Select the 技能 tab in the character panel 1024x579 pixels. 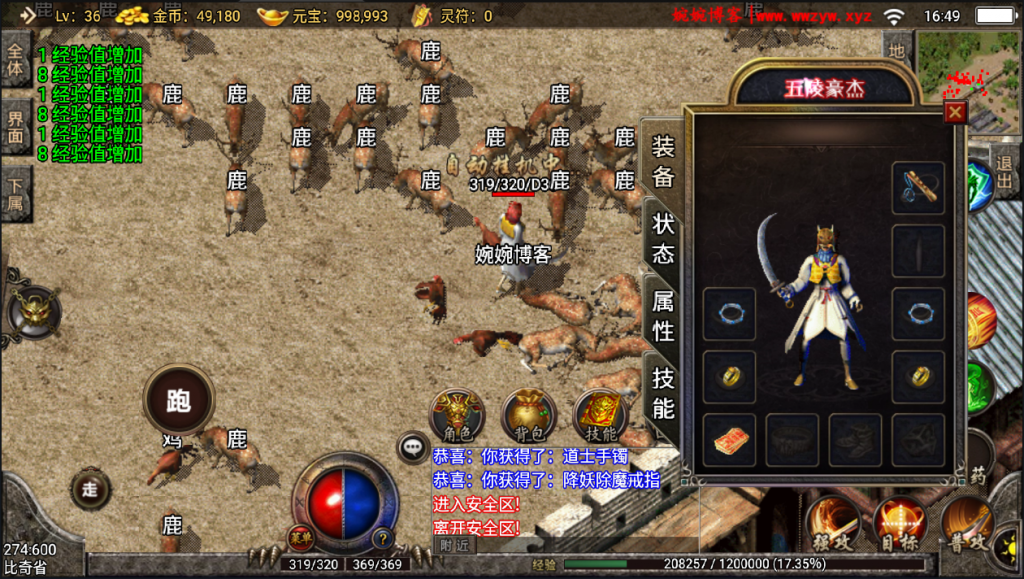point(663,392)
